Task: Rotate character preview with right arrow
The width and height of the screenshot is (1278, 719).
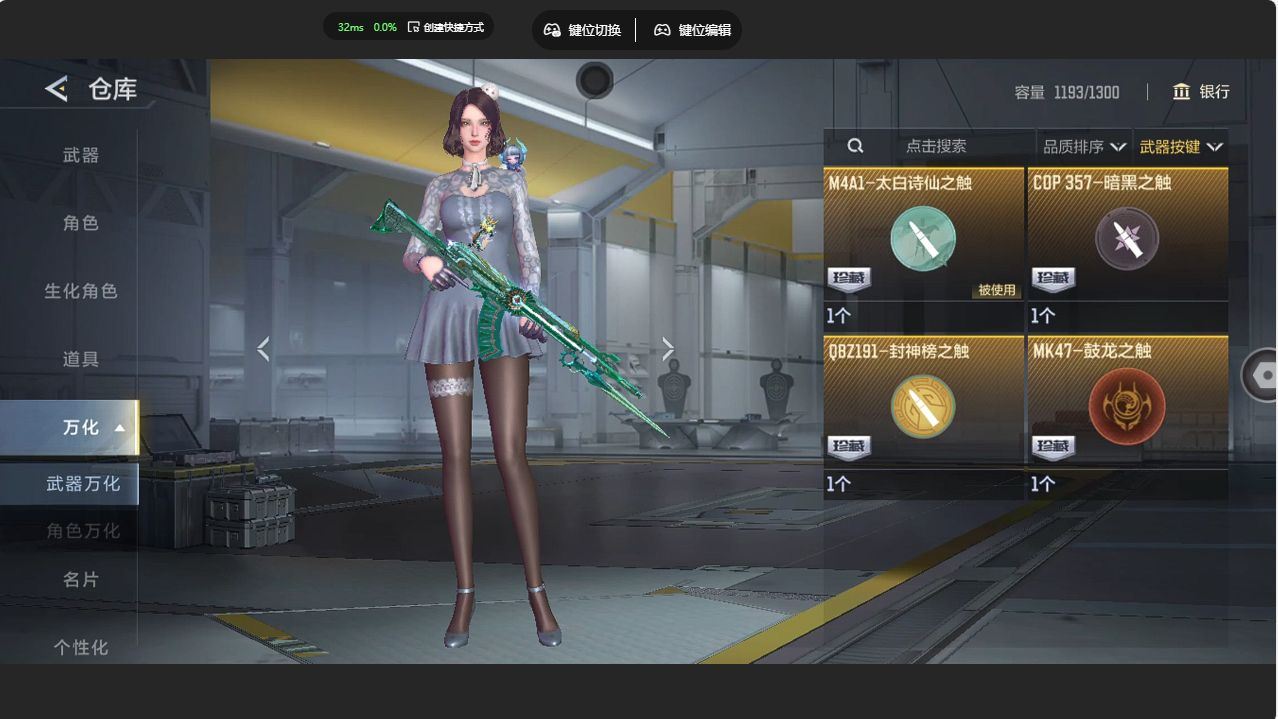Action: coord(668,348)
